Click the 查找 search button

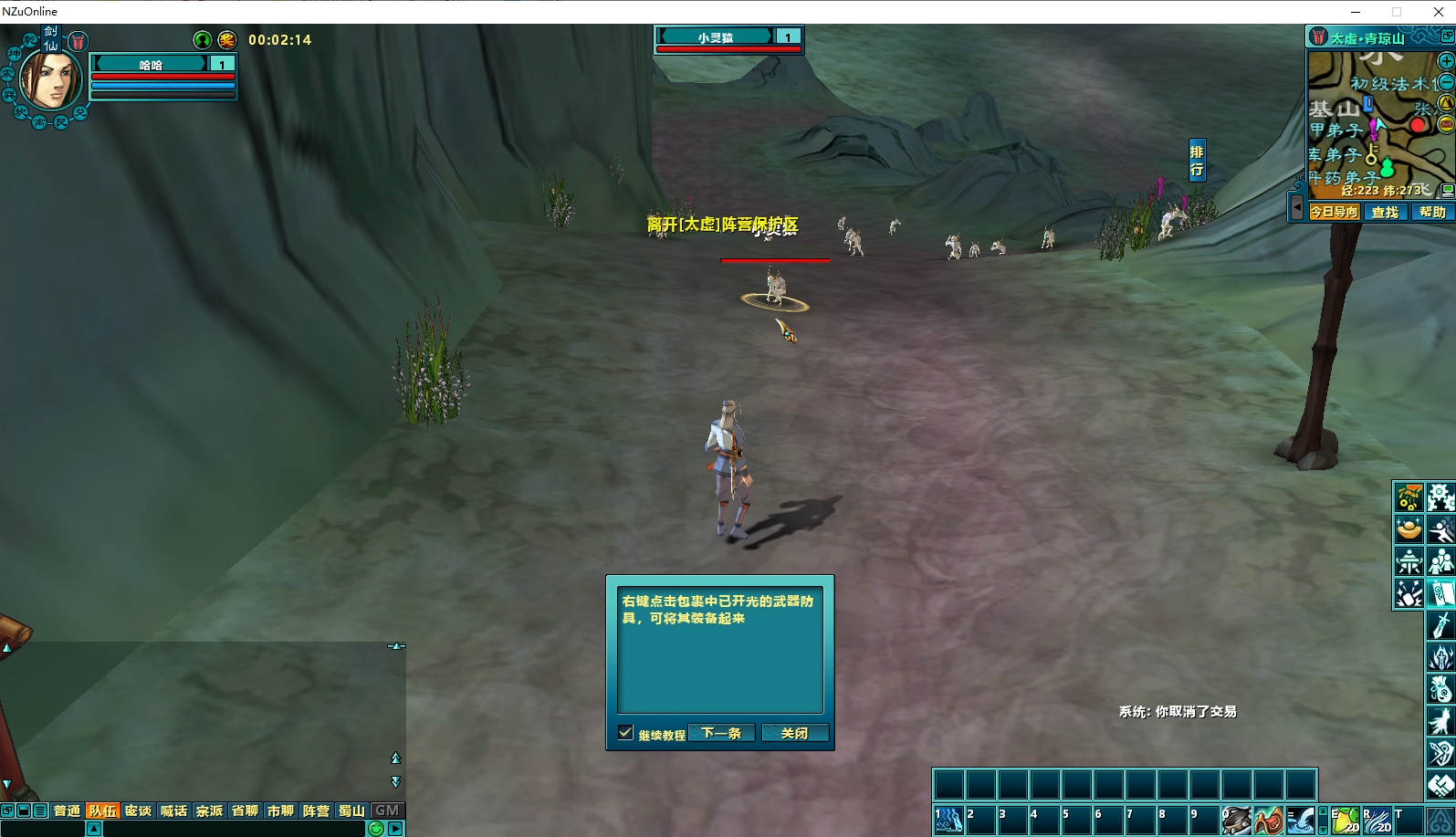(1385, 212)
